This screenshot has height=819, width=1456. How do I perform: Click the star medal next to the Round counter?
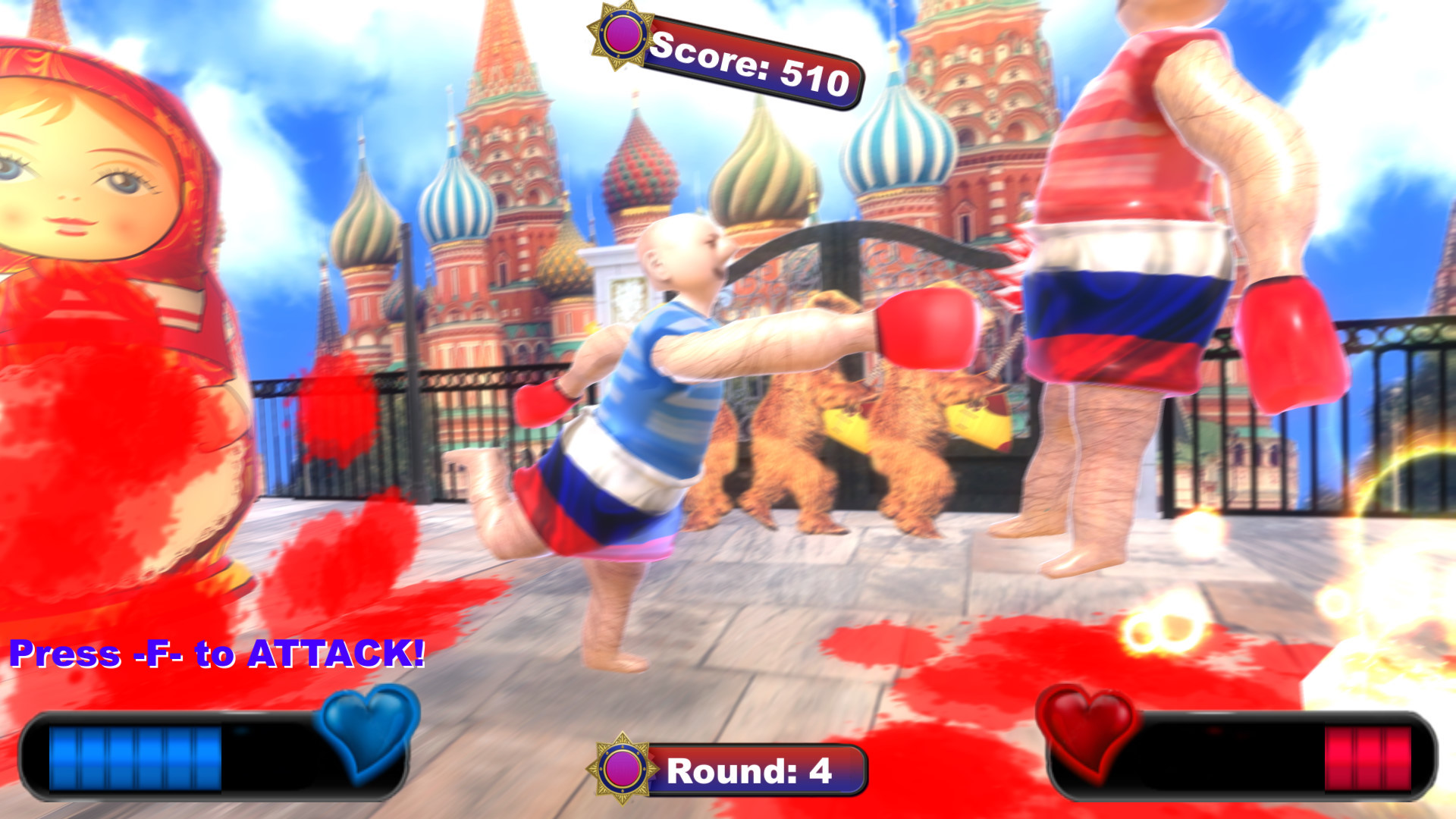click(623, 768)
